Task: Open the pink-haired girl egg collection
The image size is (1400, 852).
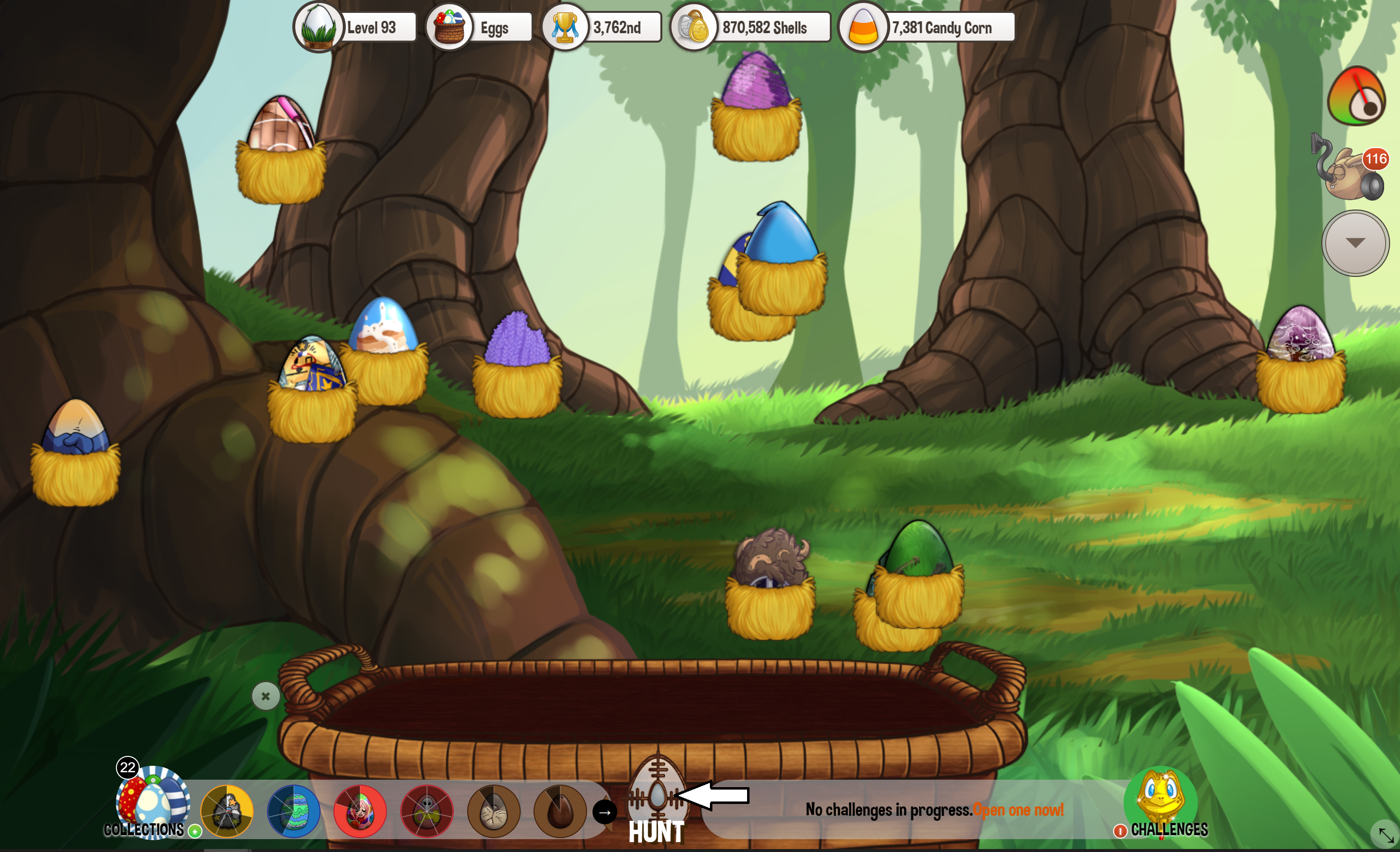Action: pos(360,811)
